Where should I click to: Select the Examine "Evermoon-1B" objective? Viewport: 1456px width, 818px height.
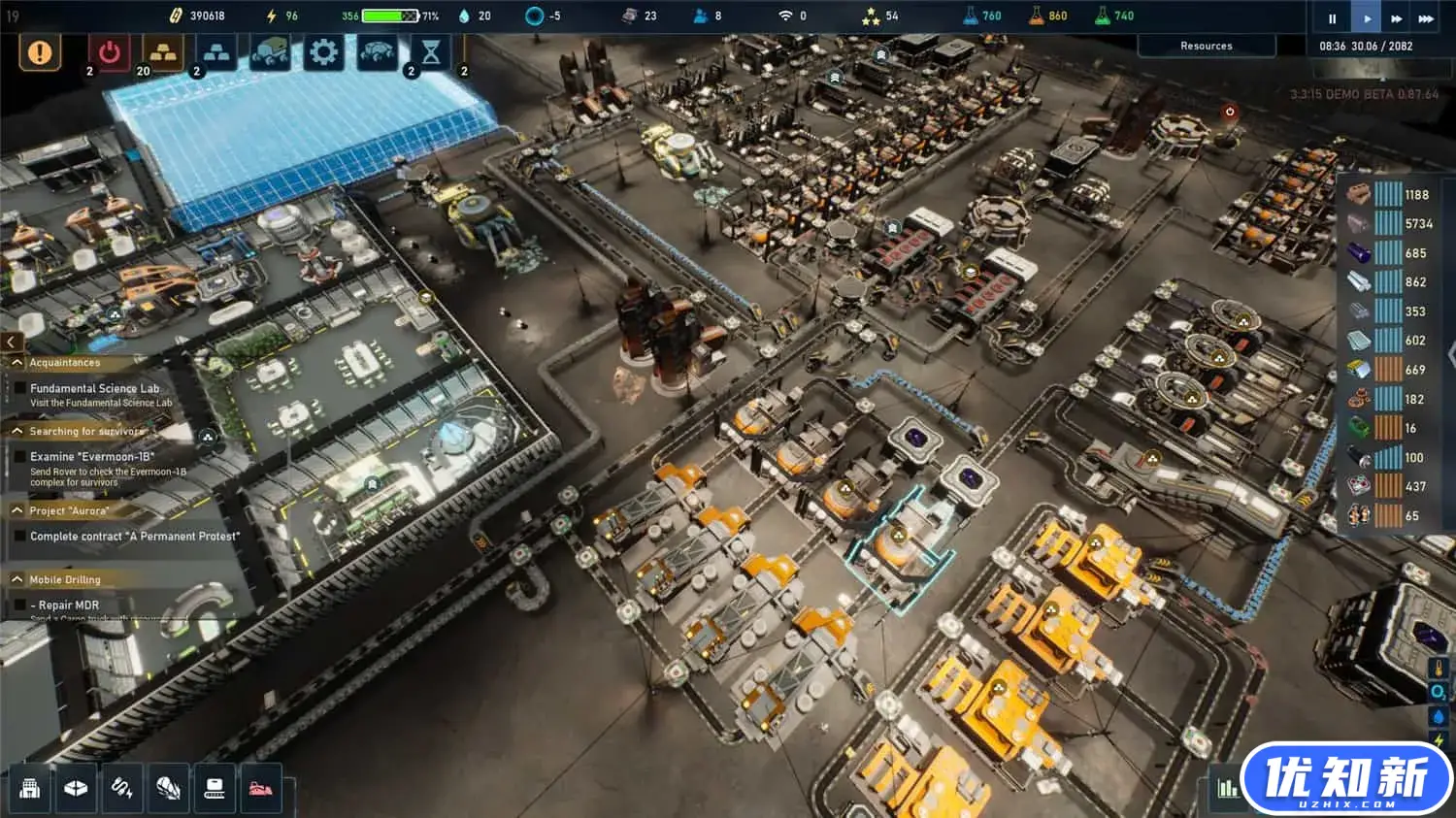tap(92, 457)
